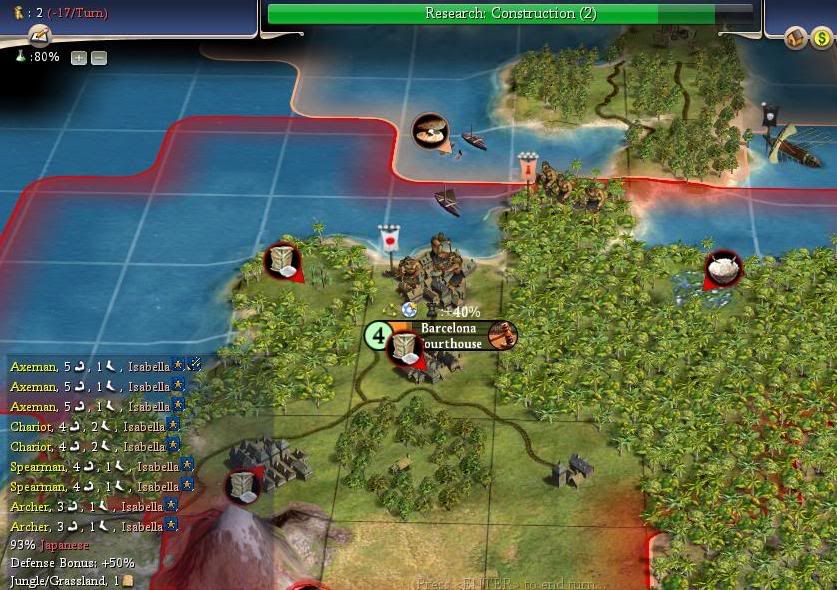This screenshot has width=837, height=590.
Task: Increase the research rate with the plus button
Action: tap(79, 57)
